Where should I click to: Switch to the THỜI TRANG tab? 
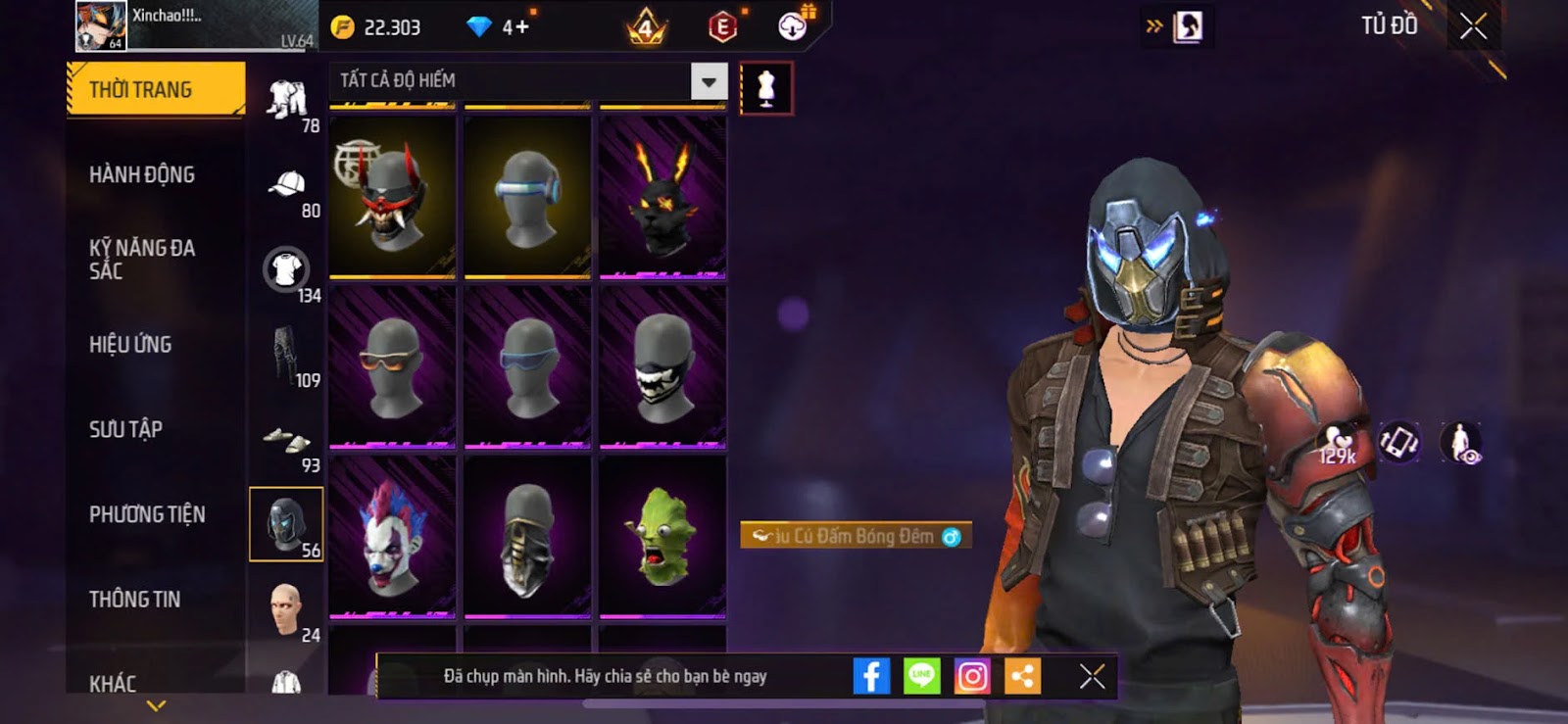[155, 90]
